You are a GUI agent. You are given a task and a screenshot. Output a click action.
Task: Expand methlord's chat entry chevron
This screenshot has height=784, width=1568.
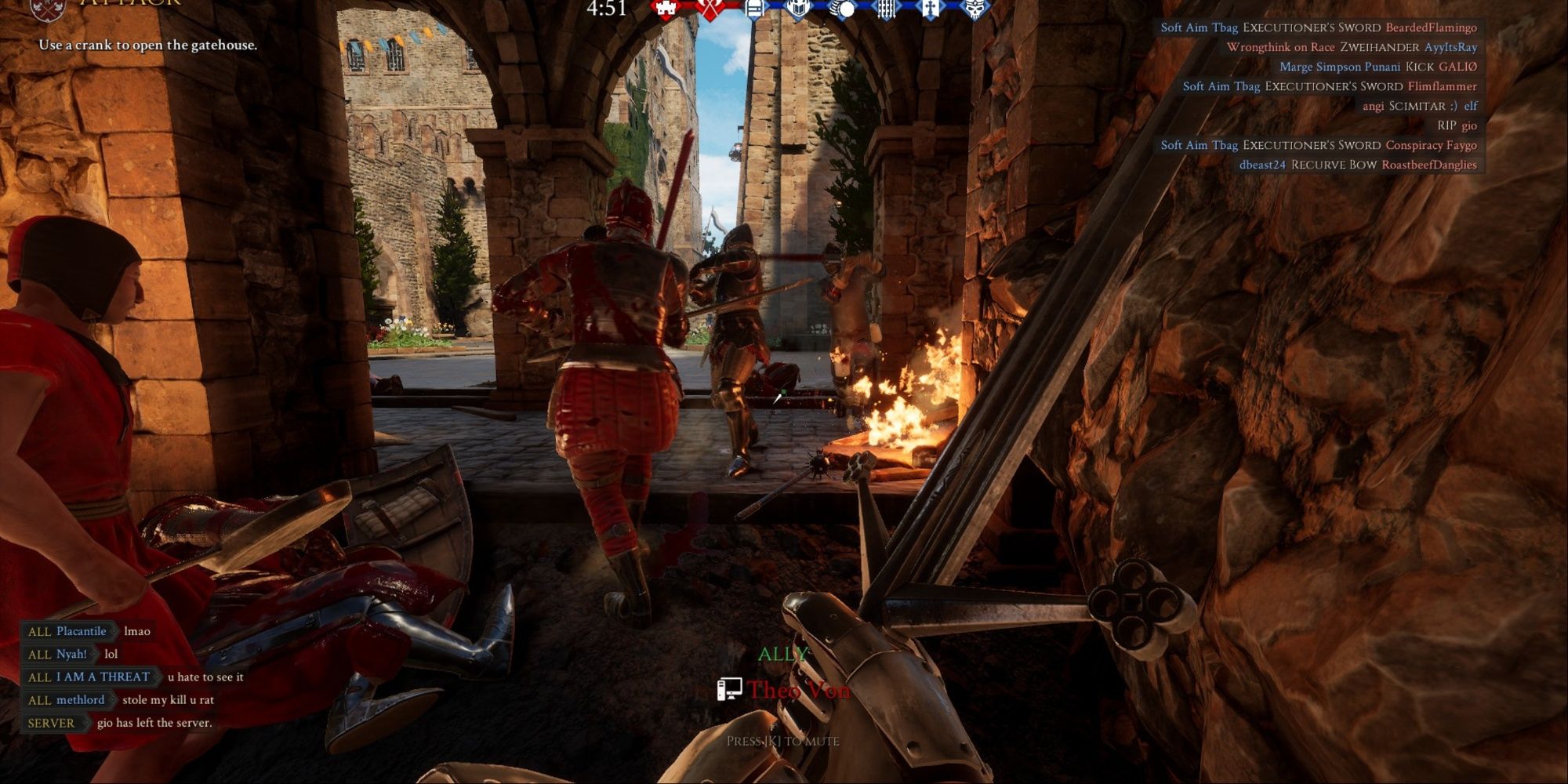point(113,700)
